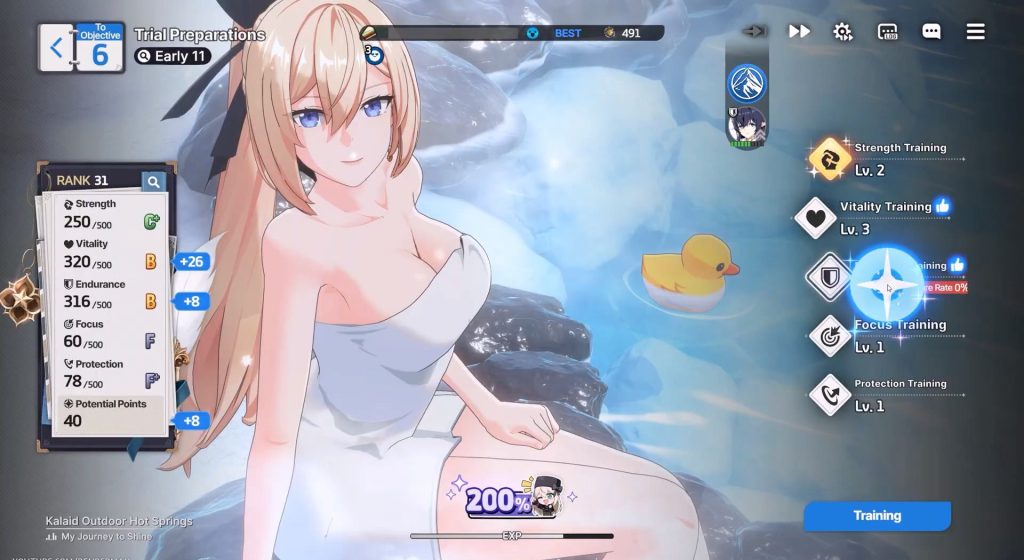Choose Protection Training
The width and height of the screenshot is (1024, 560).
click(830, 395)
